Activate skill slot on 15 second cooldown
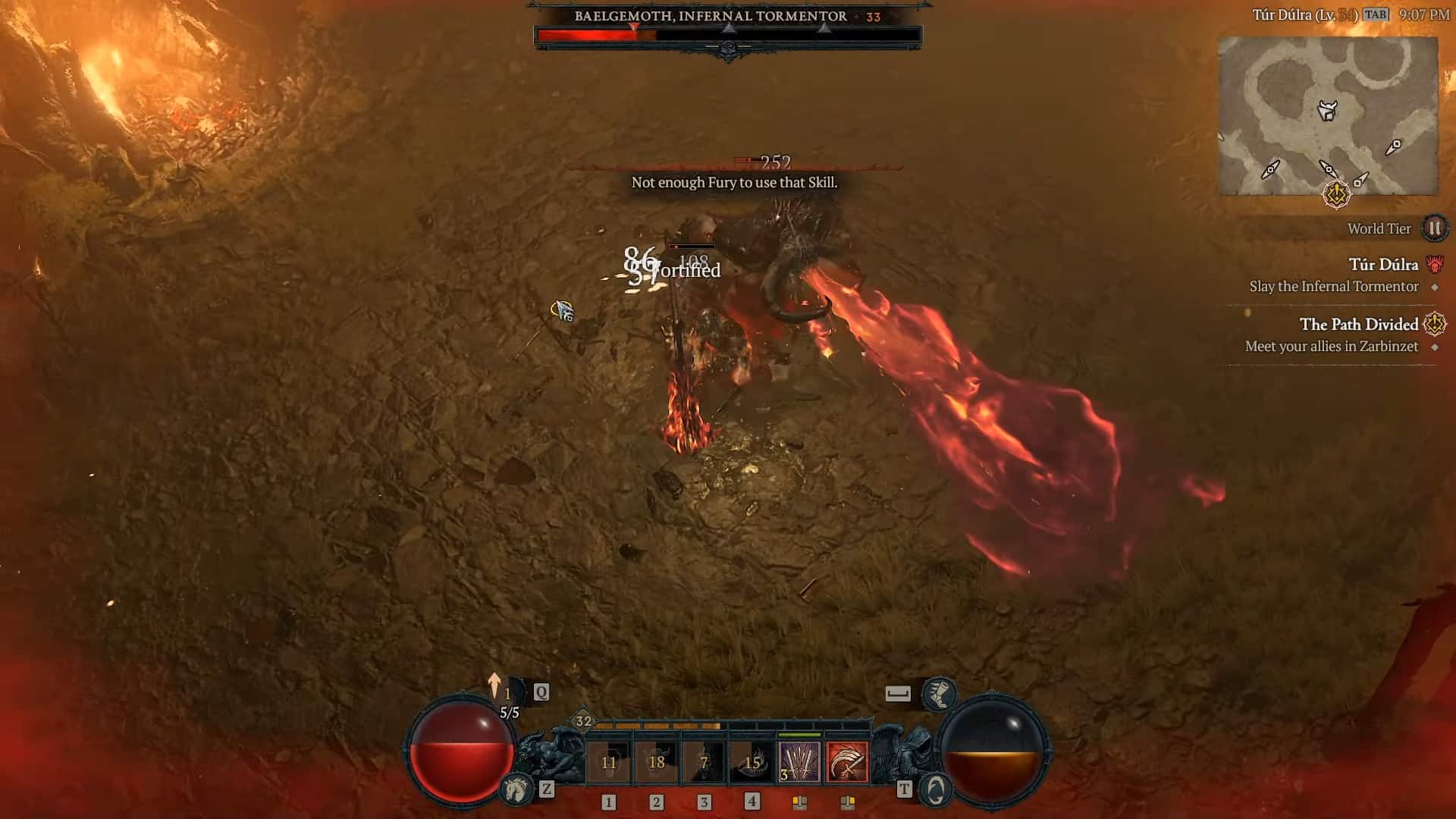Image resolution: width=1456 pixels, height=819 pixels. pos(752,762)
